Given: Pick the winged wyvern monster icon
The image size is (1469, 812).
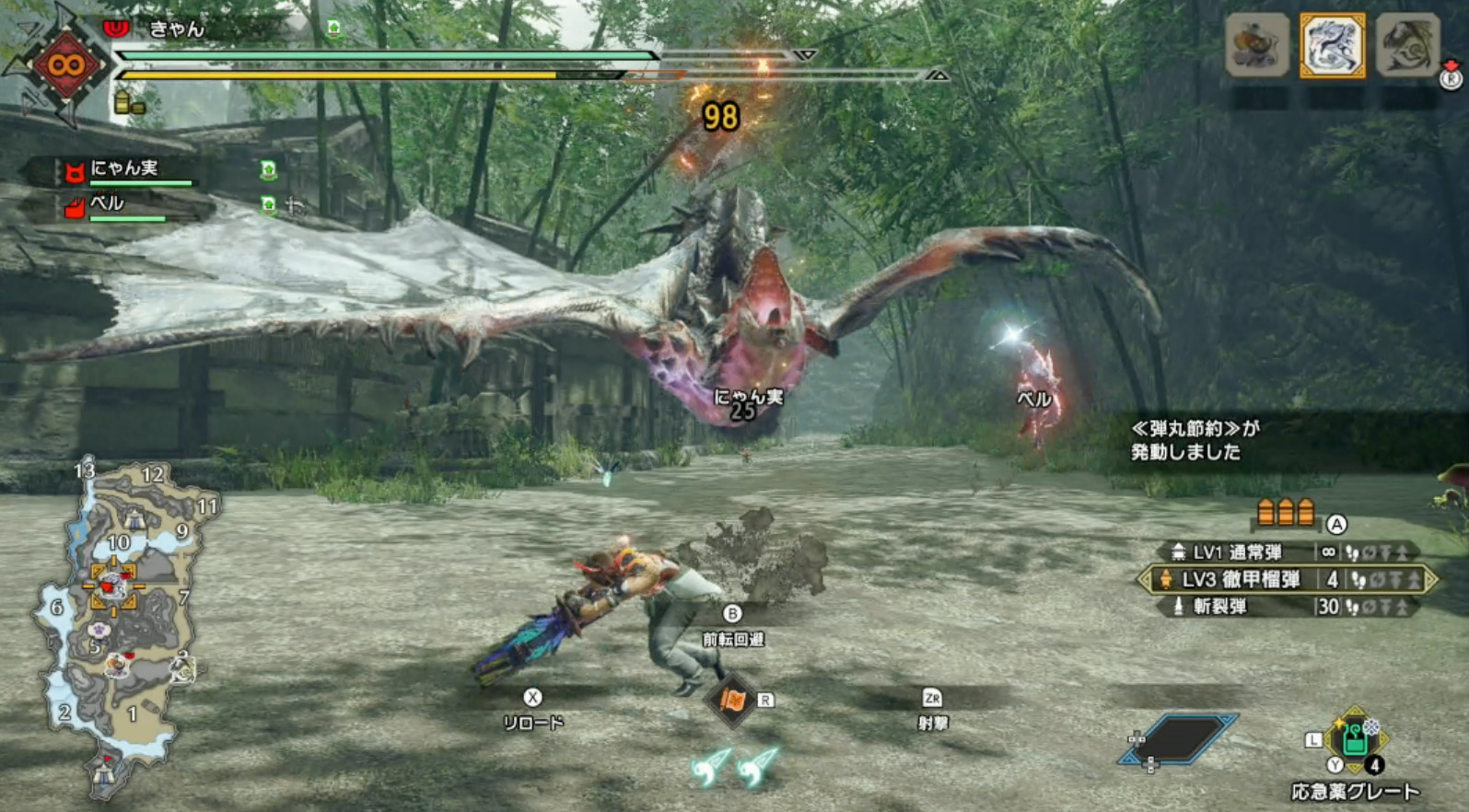Looking at the screenshot, I should [x=1406, y=45].
